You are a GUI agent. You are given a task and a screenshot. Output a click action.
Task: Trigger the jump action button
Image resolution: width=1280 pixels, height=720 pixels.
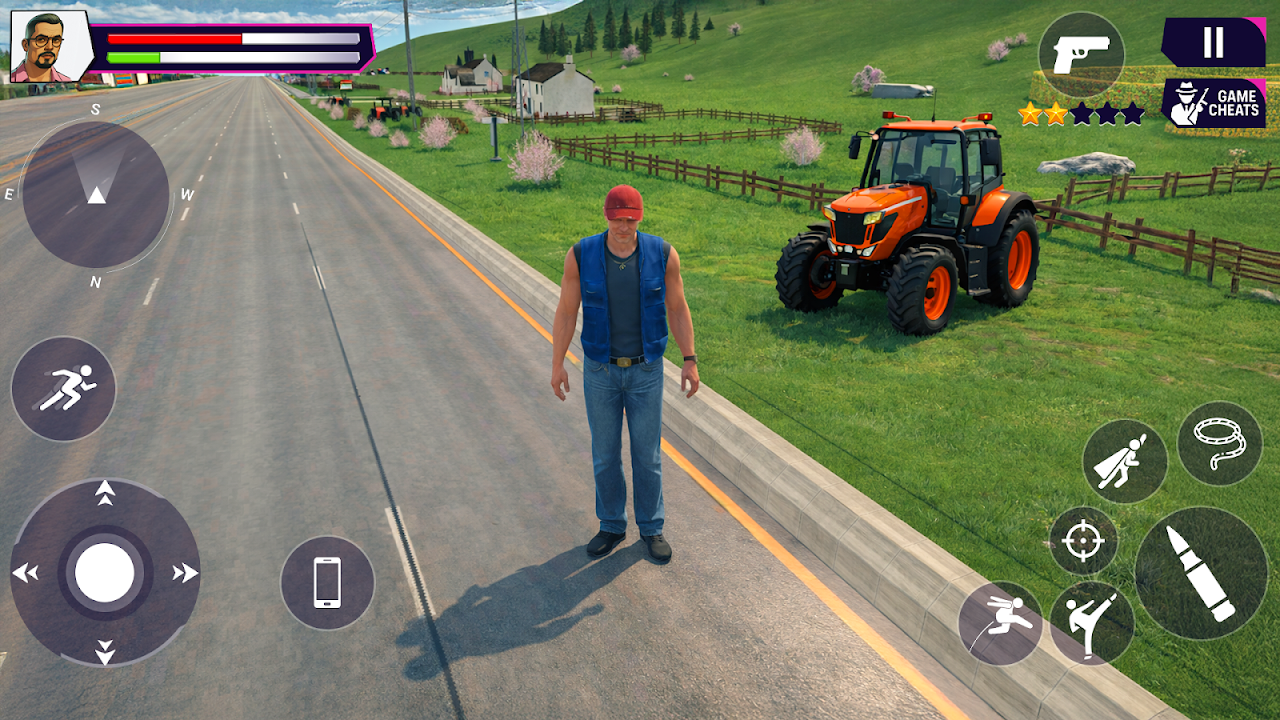pos(1000,623)
